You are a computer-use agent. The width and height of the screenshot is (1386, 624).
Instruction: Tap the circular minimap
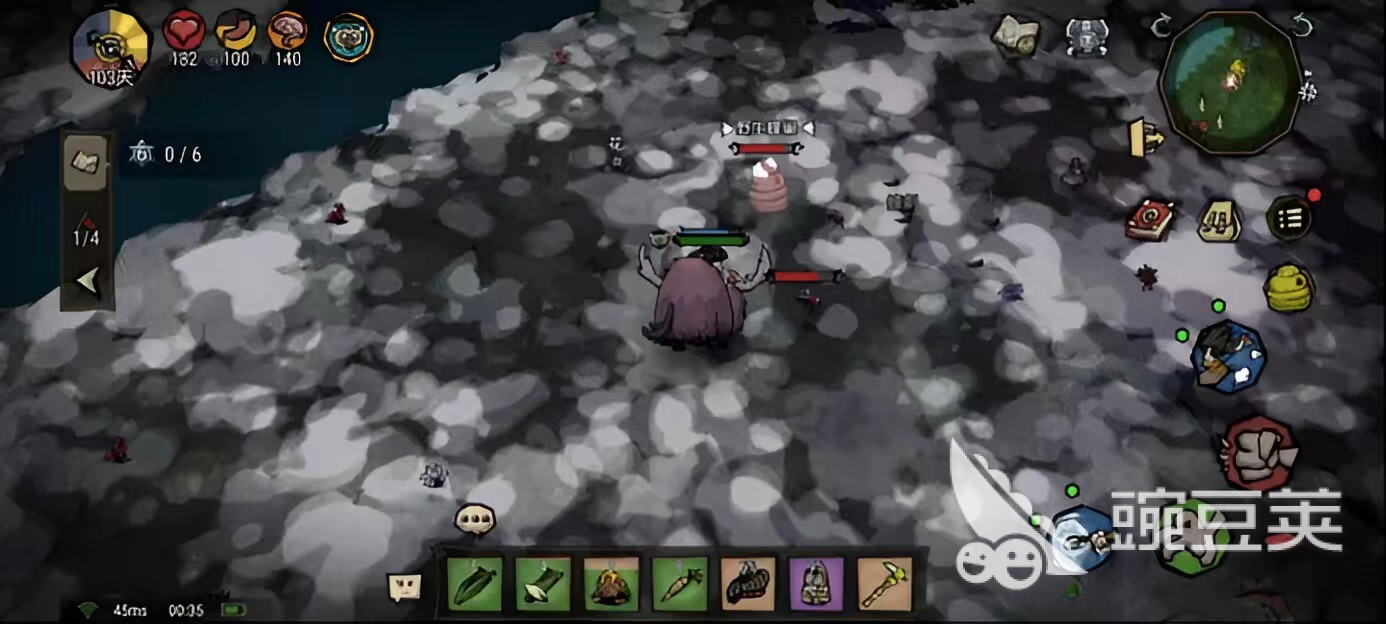coord(1231,83)
